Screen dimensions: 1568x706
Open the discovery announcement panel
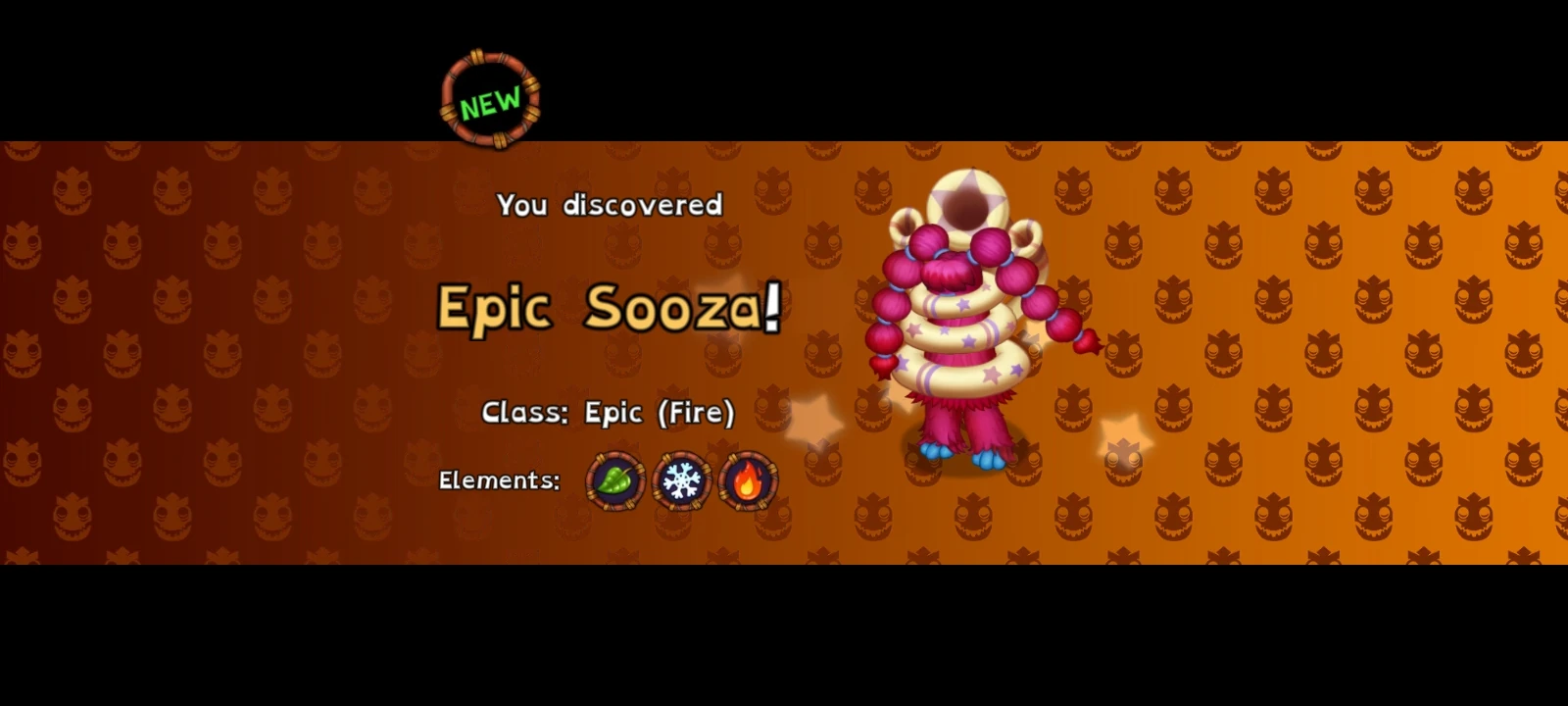click(610, 205)
